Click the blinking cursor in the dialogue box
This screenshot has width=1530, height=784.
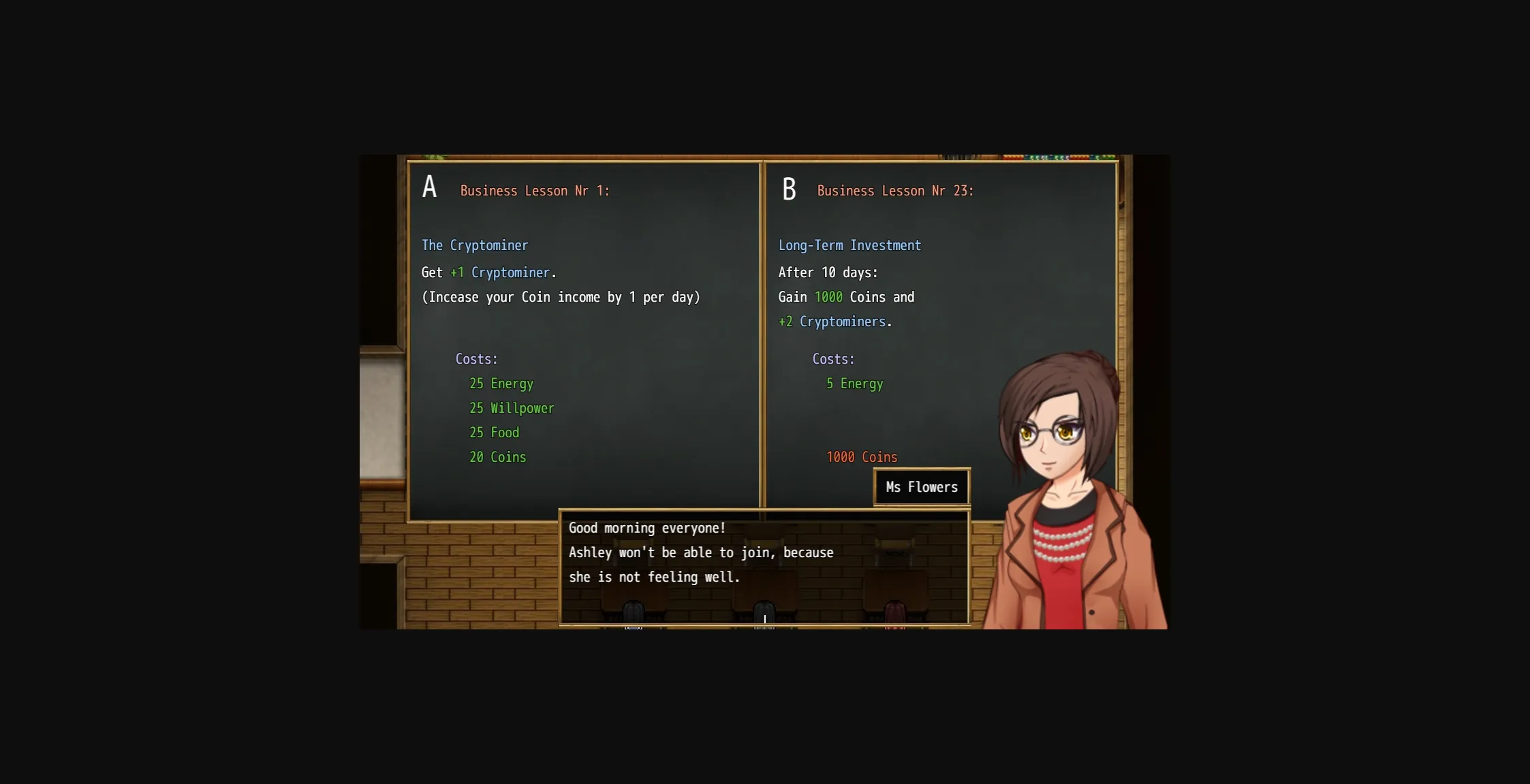(x=765, y=617)
